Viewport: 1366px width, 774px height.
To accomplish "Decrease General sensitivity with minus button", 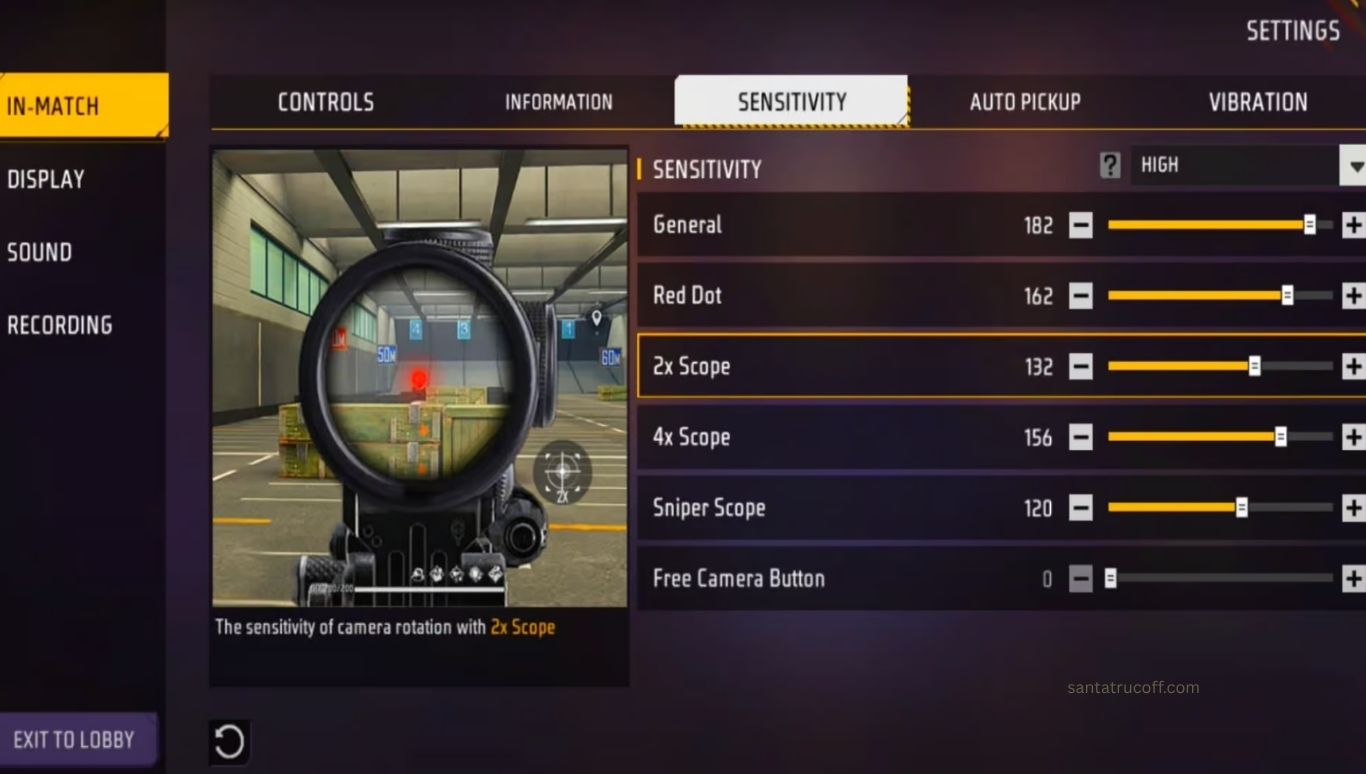I will pos(1080,225).
